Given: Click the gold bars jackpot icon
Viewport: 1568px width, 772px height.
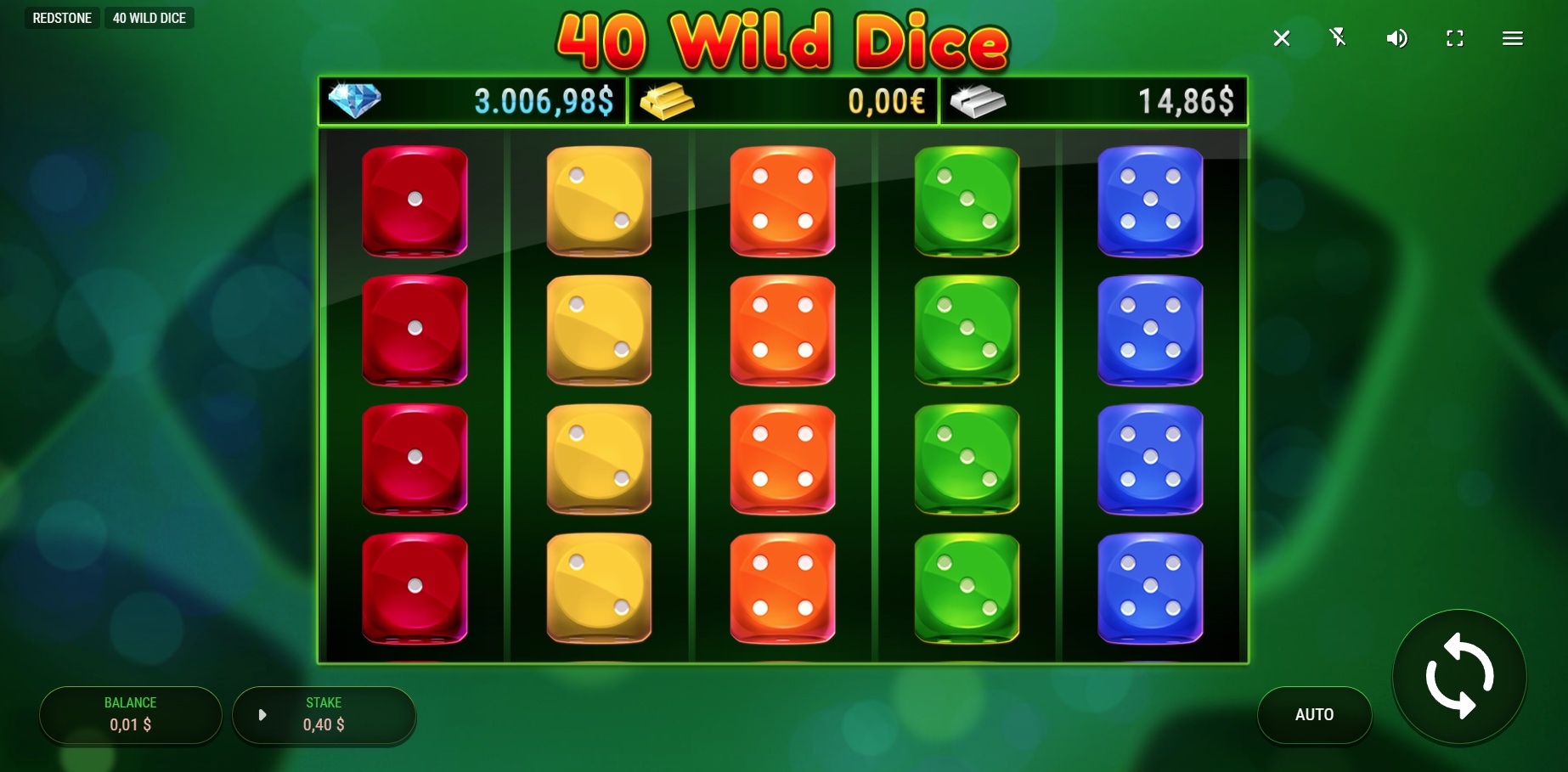Looking at the screenshot, I should [667, 101].
